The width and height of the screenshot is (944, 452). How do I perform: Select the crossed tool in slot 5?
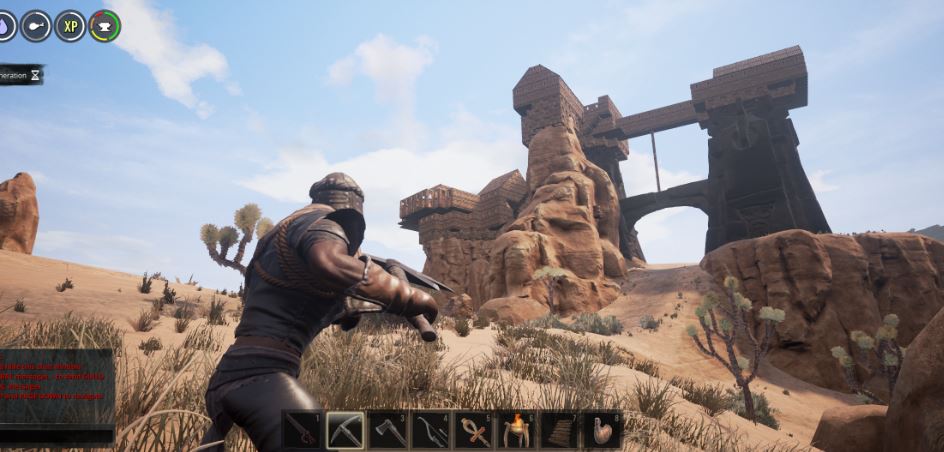[474, 430]
